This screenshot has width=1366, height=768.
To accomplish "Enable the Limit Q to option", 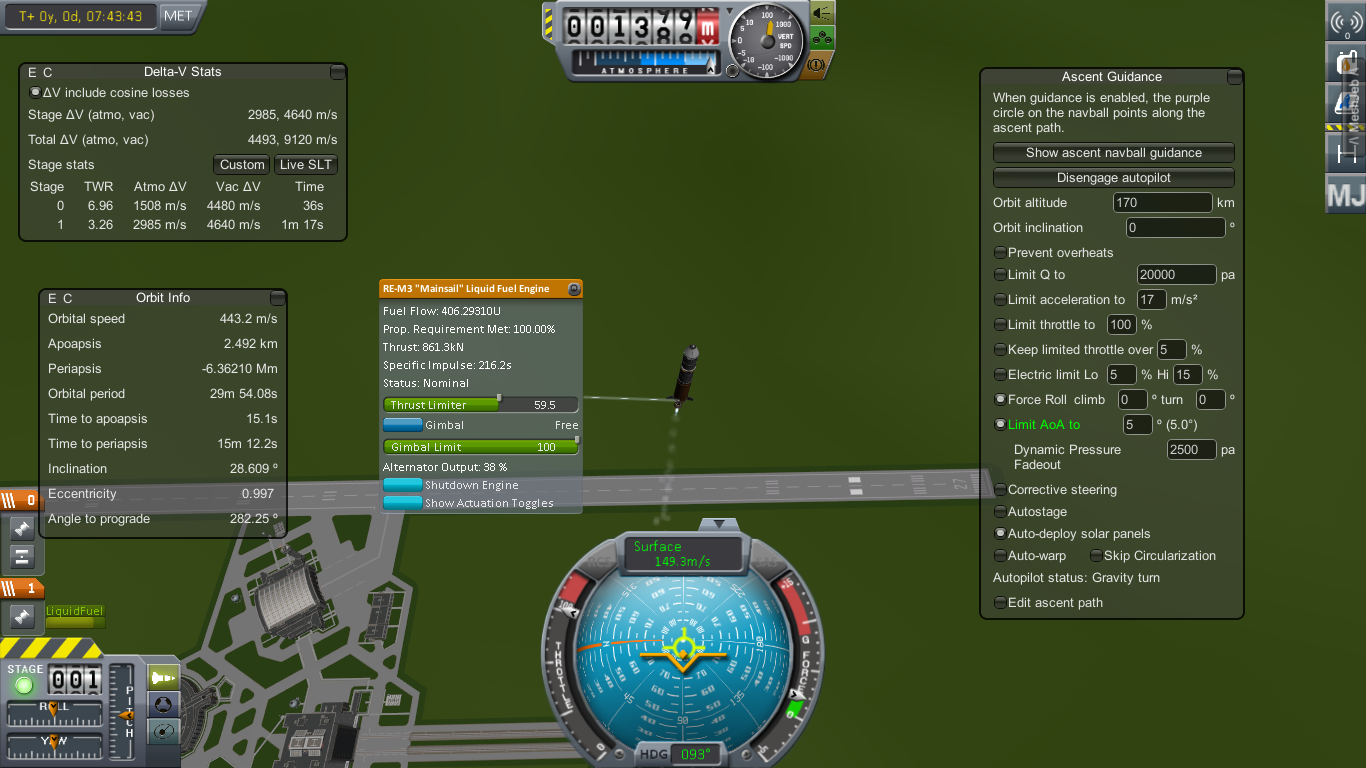I will (x=1000, y=275).
